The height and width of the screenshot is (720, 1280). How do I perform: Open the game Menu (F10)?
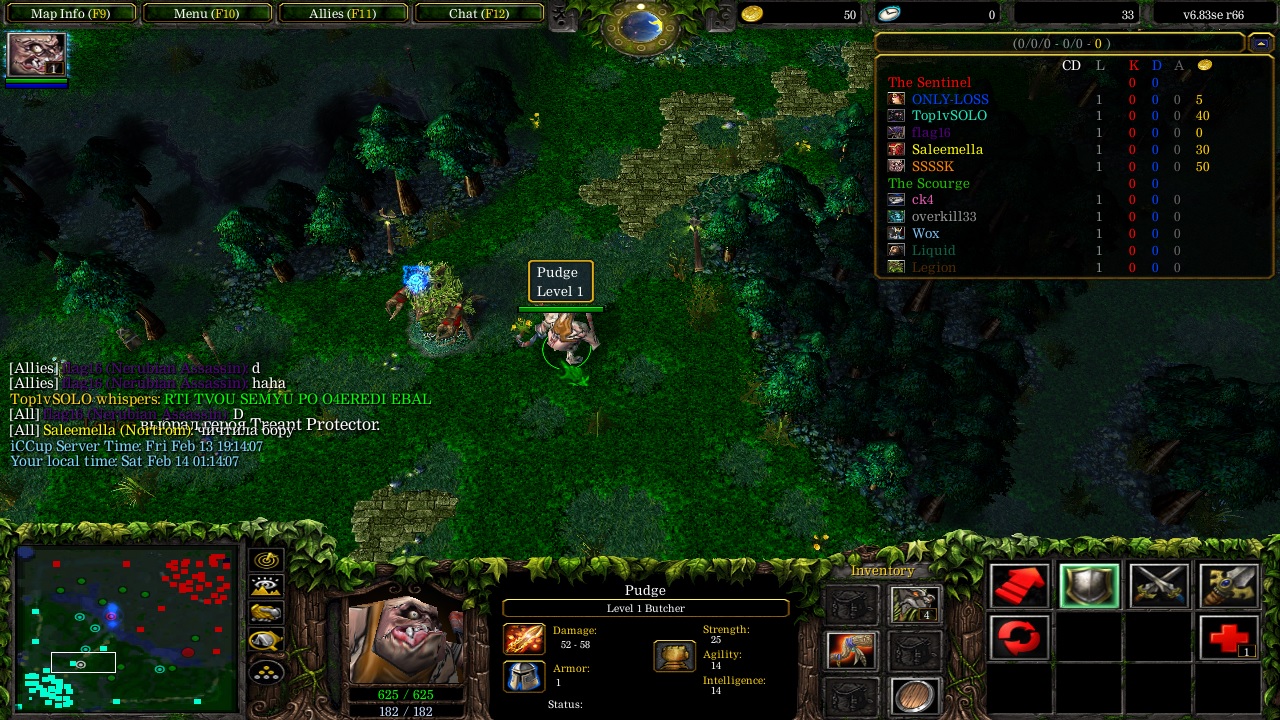tap(206, 14)
